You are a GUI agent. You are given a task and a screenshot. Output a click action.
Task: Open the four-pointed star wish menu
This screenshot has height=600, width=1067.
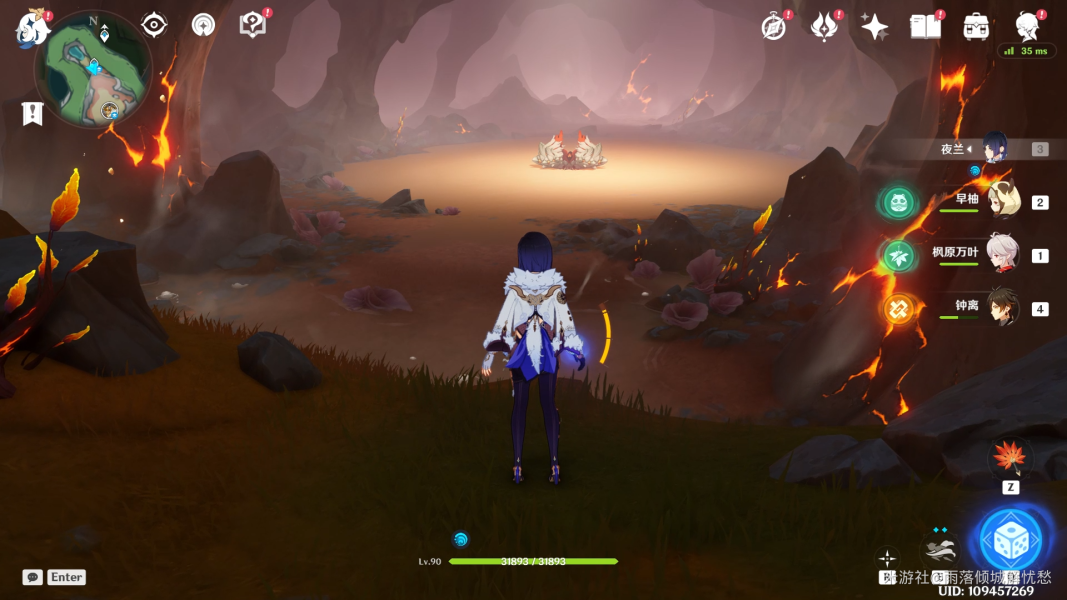[x=875, y=27]
